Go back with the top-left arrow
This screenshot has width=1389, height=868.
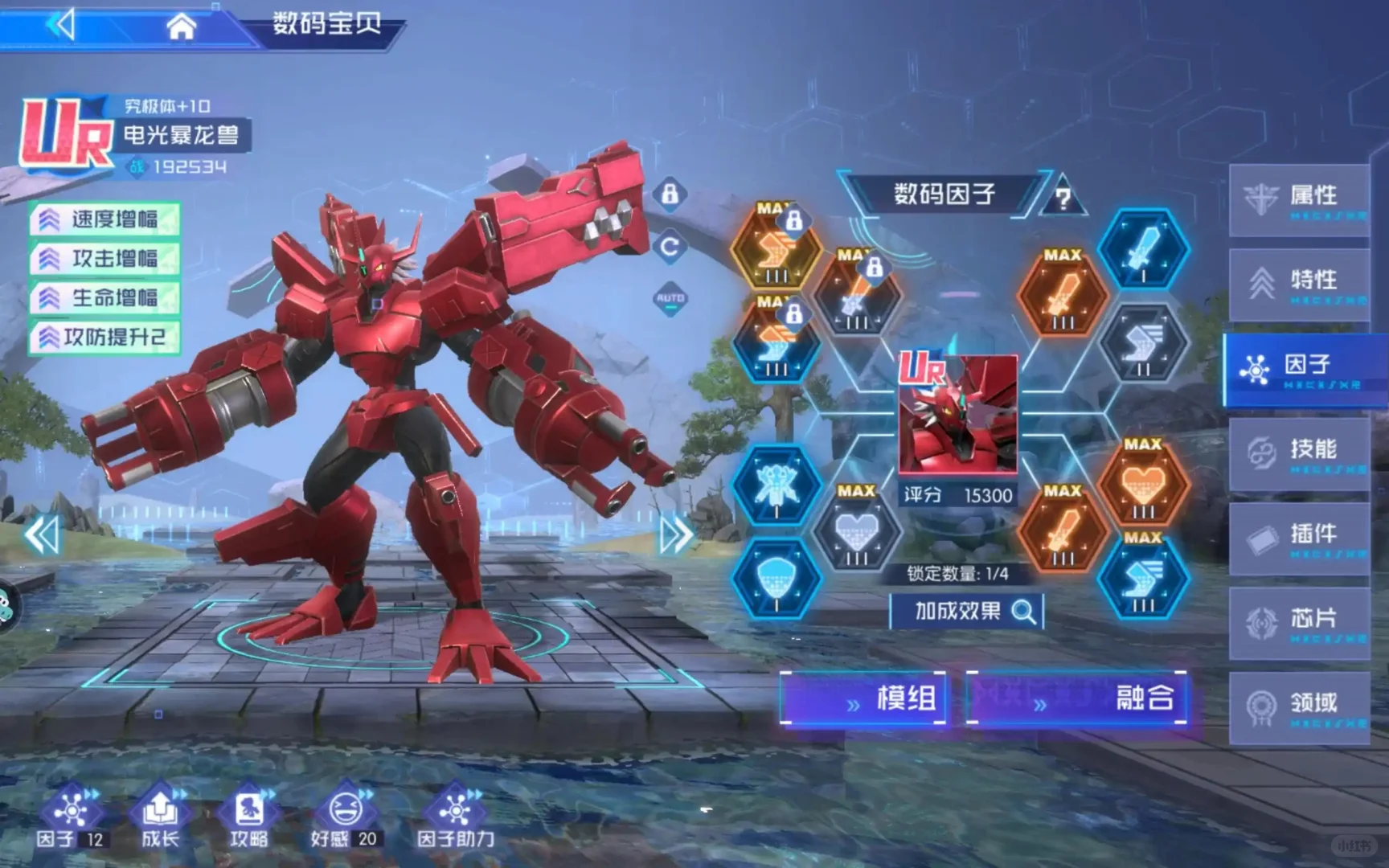tap(62, 24)
